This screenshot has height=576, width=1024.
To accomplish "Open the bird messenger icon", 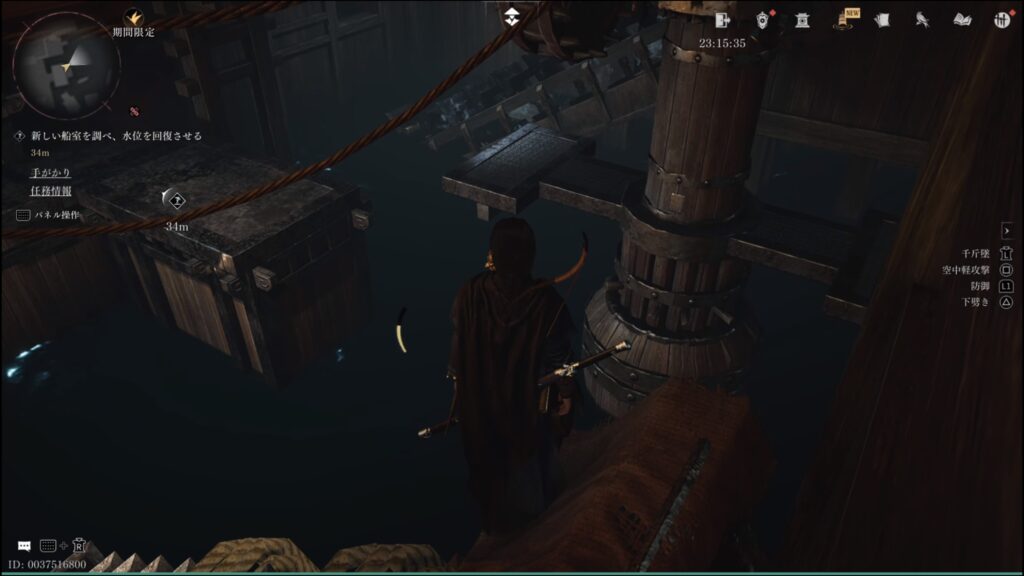I will point(921,20).
